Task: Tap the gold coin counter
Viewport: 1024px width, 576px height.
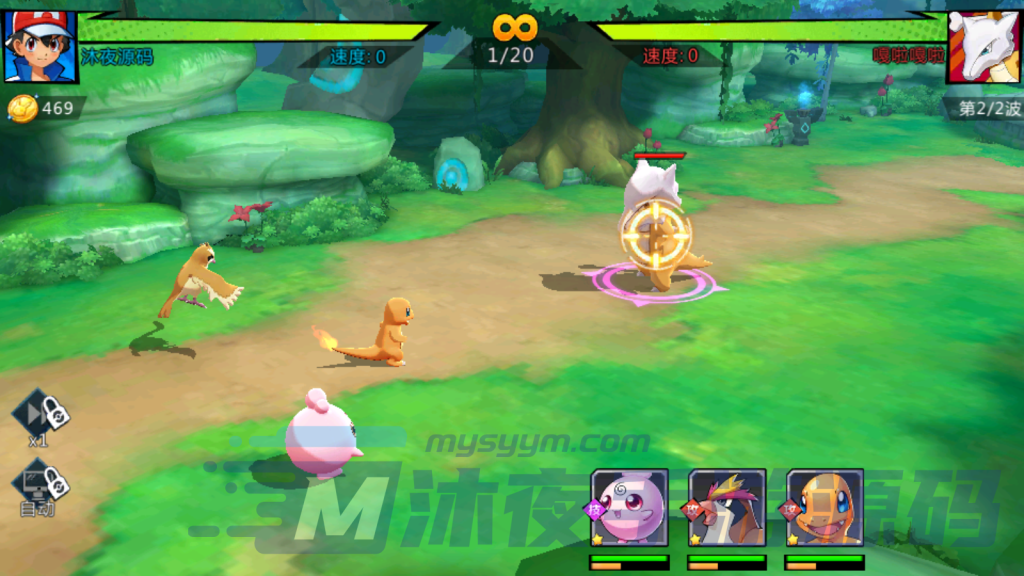Action: click(x=44, y=108)
